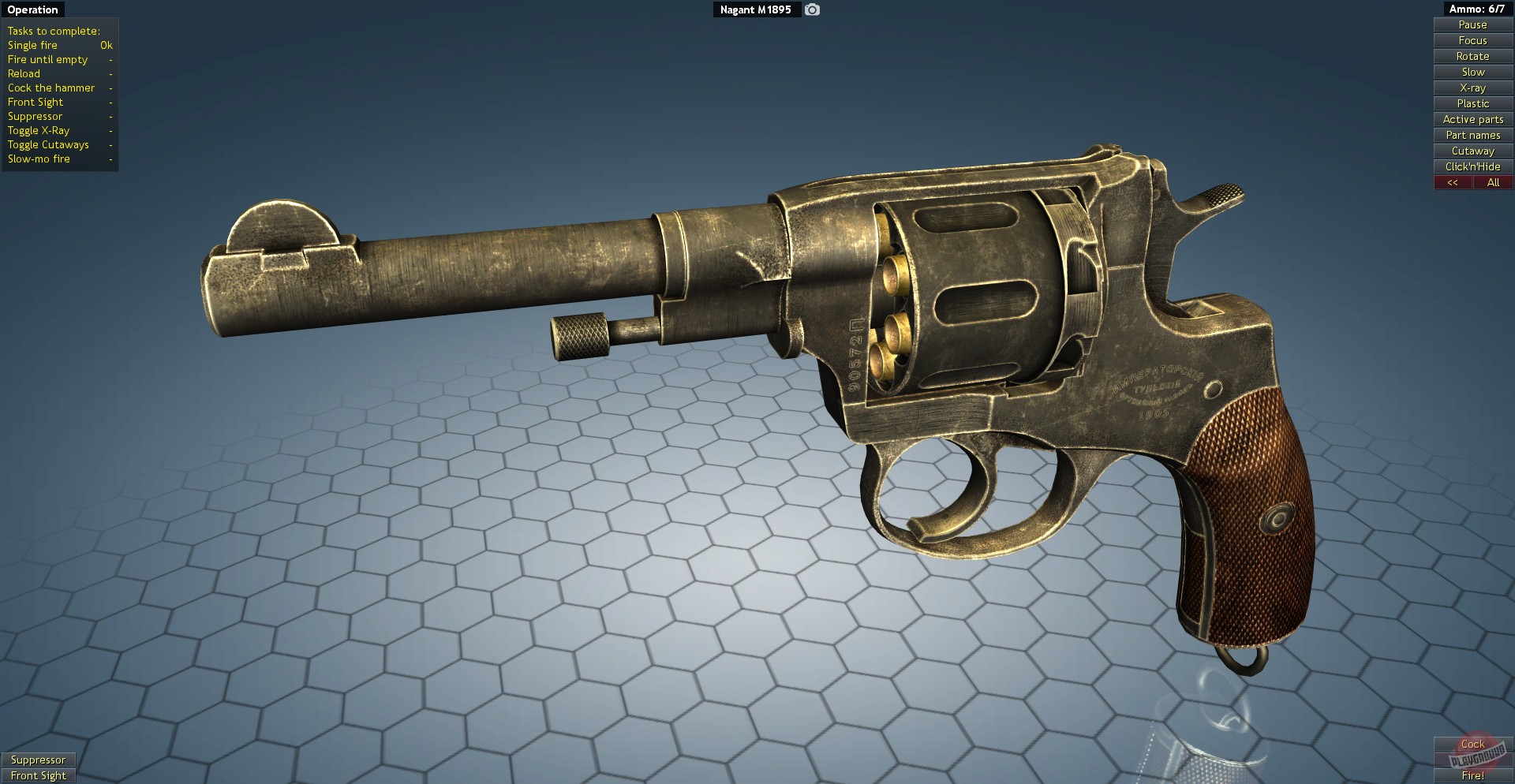Enable Focus mode
1515x784 pixels.
pyautogui.click(x=1472, y=40)
